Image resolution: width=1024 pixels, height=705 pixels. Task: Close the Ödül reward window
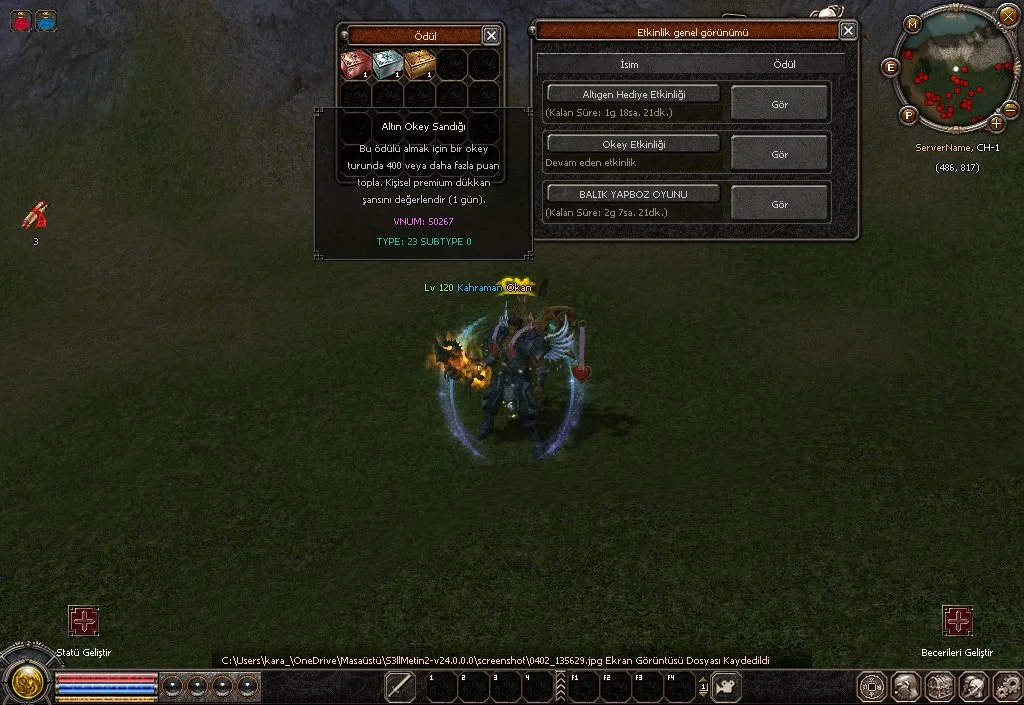point(491,35)
